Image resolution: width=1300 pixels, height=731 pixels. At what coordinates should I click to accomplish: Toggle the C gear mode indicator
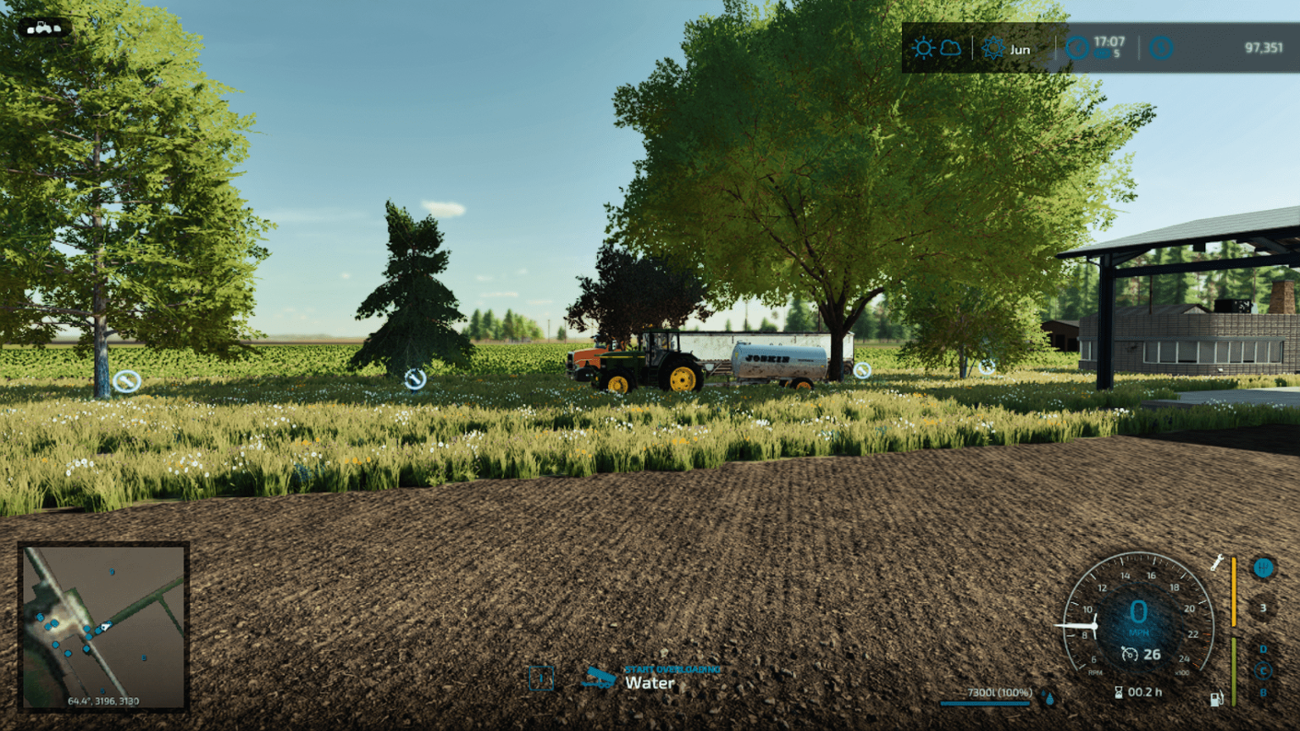1262,669
